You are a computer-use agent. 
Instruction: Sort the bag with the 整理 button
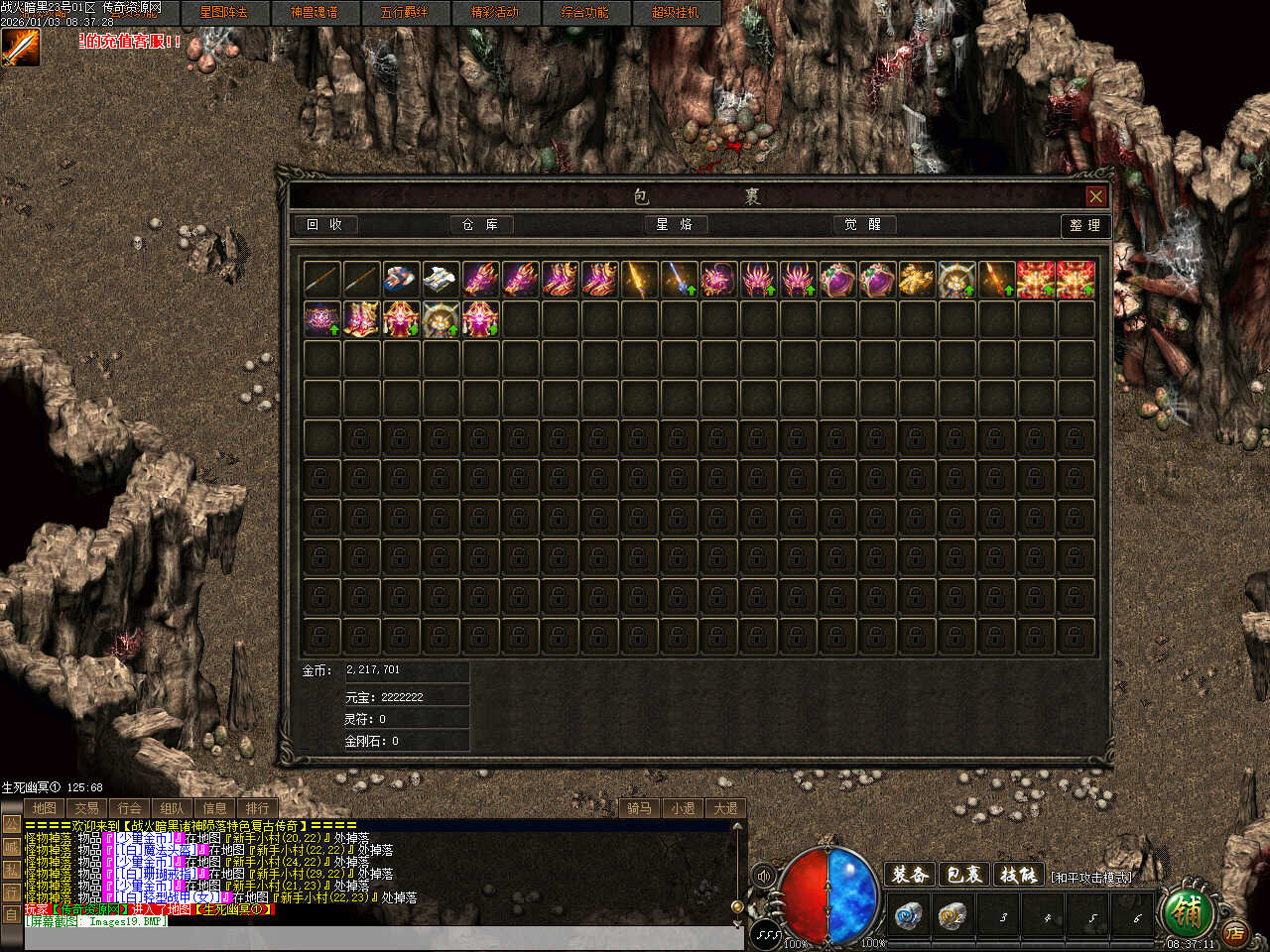1084,226
